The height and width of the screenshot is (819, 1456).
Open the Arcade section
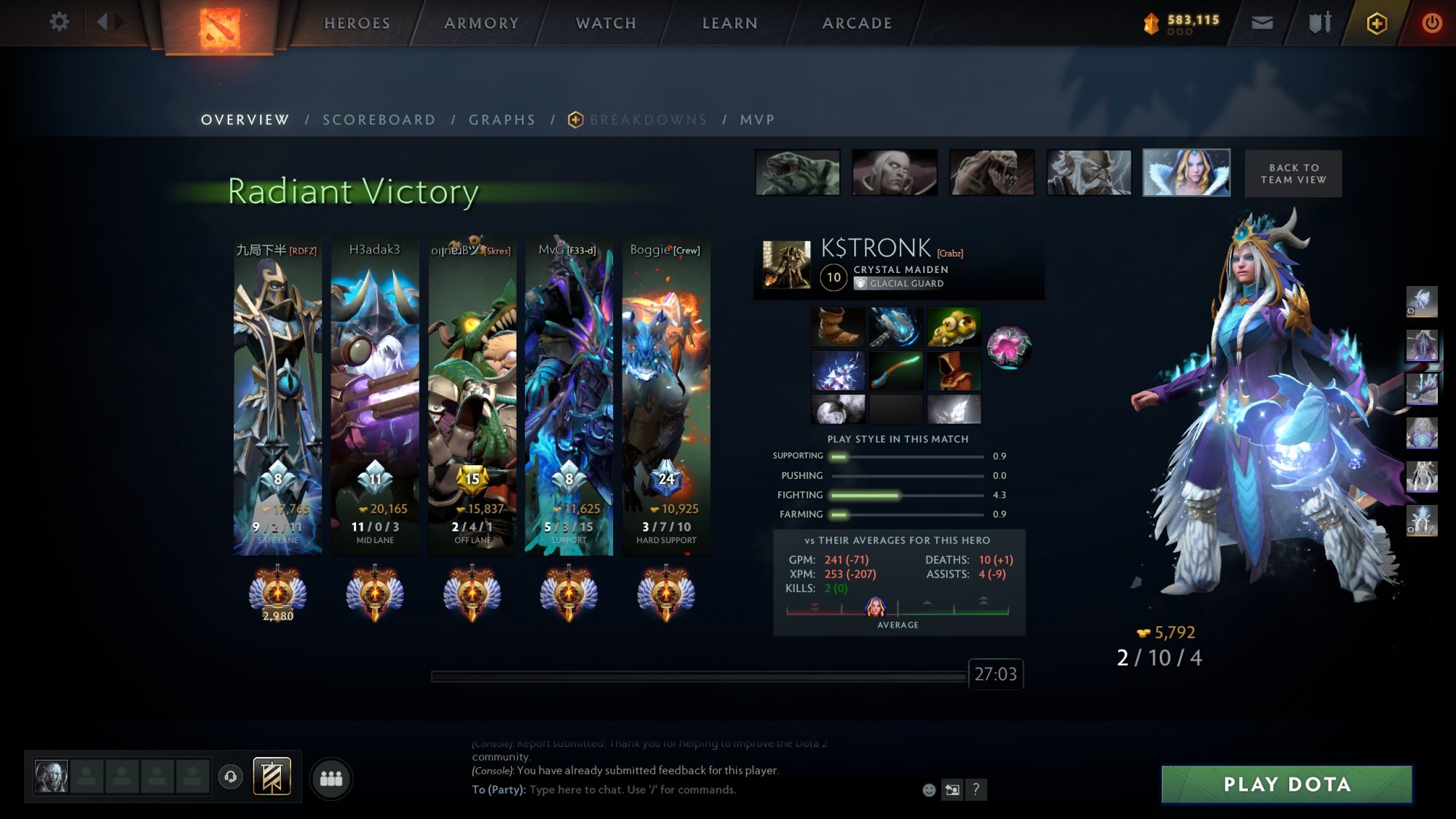click(x=857, y=23)
